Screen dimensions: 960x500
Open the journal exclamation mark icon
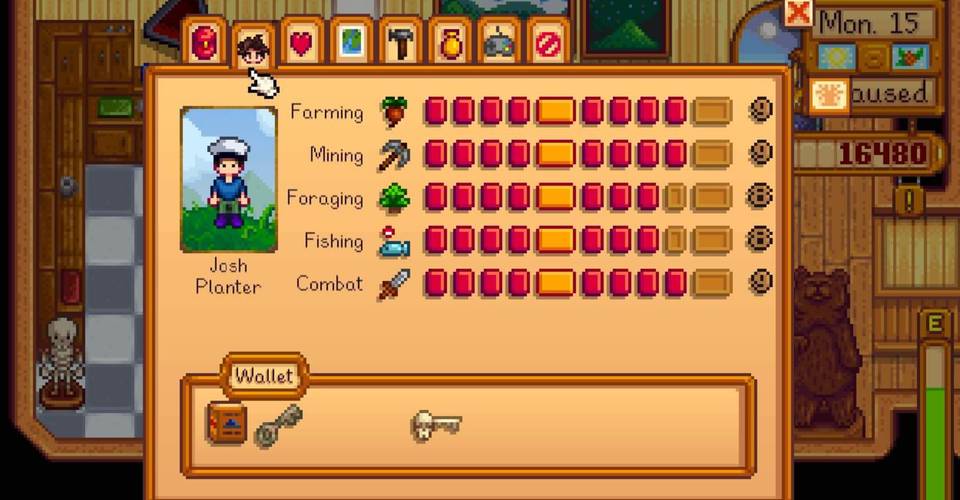click(908, 199)
